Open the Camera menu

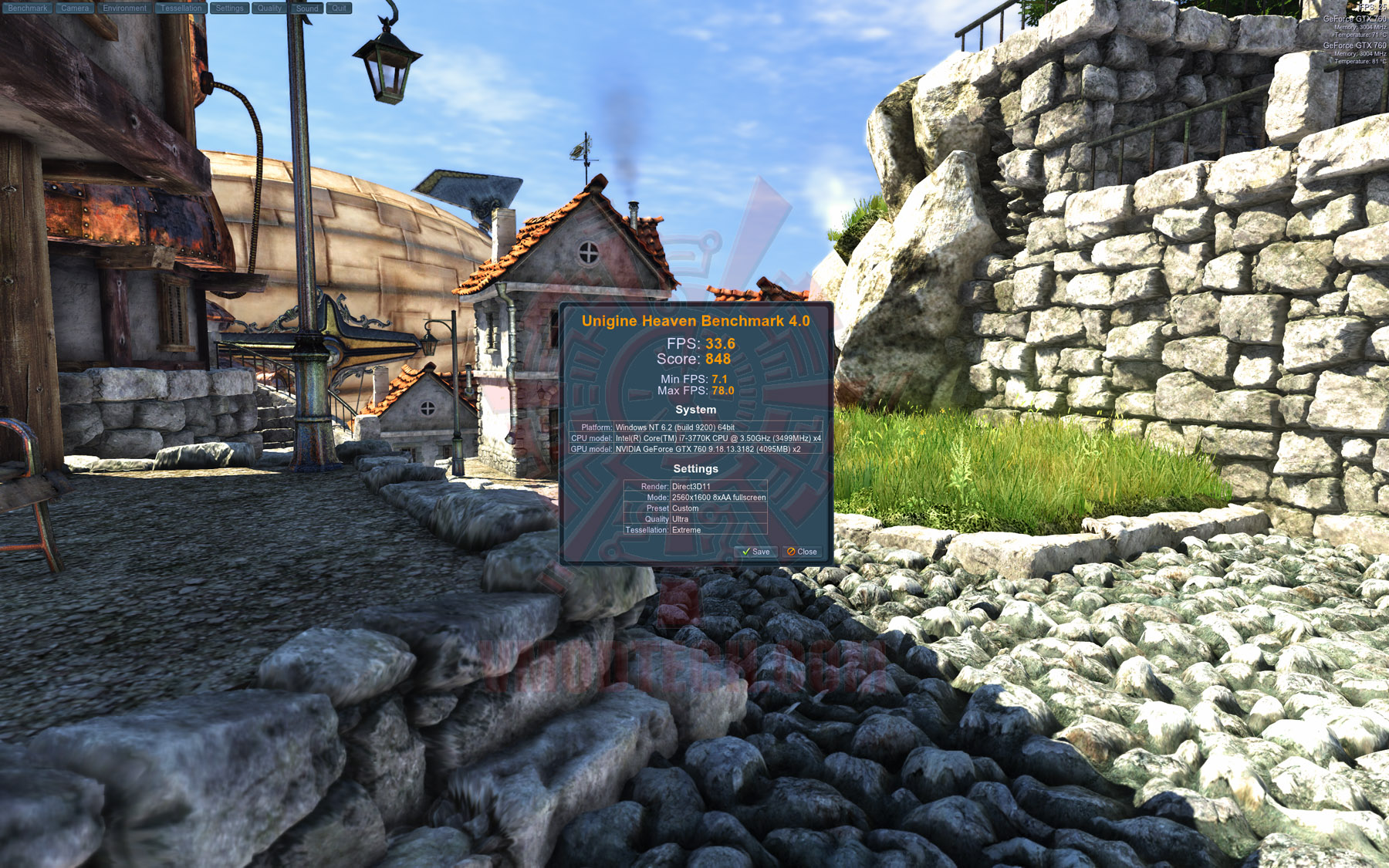tap(75, 8)
